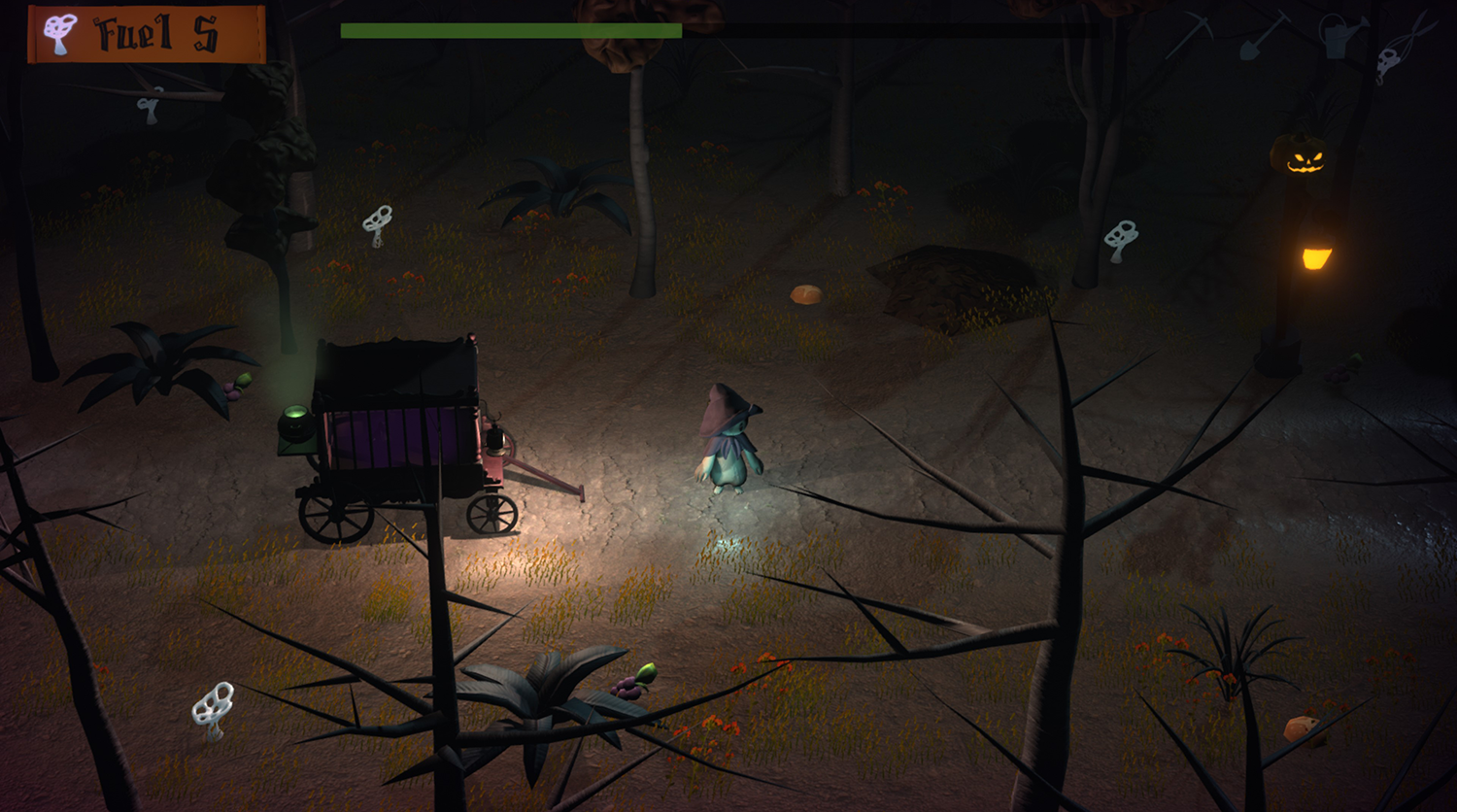This screenshot has height=812, width=1457.
Task: Select the pickaxe tool icon
Action: click(x=1191, y=36)
